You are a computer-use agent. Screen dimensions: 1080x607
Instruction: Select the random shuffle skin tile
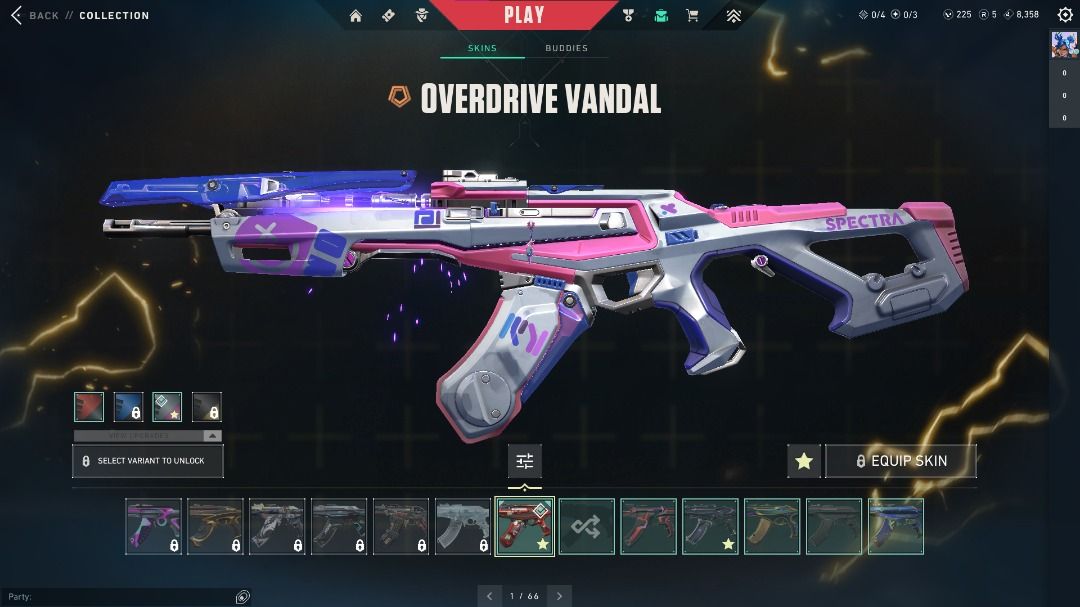(586, 526)
